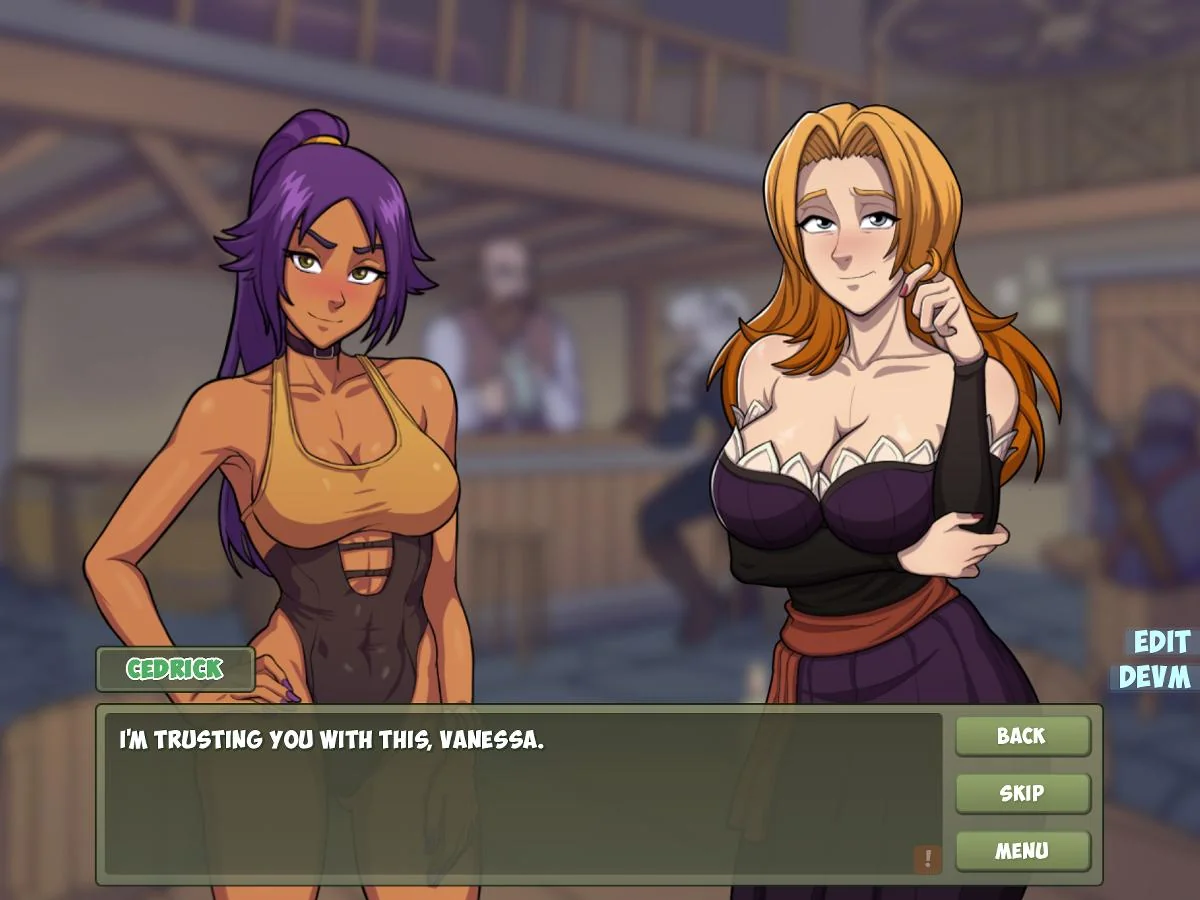This screenshot has height=900, width=1200.
Task: Go back to the previous dialogue line
Action: (x=1022, y=736)
